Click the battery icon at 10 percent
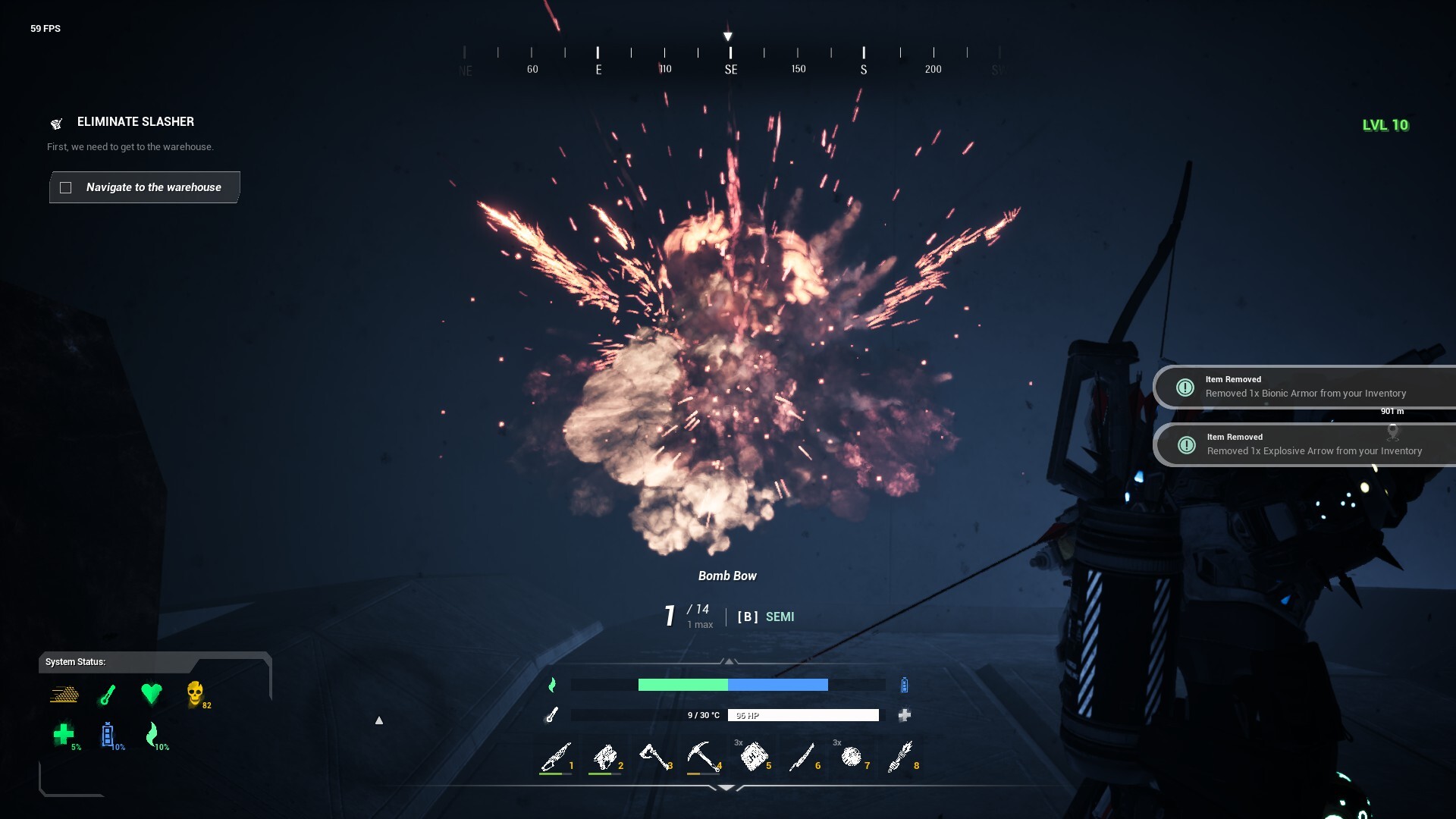The height and width of the screenshot is (819, 1456). coord(108,734)
